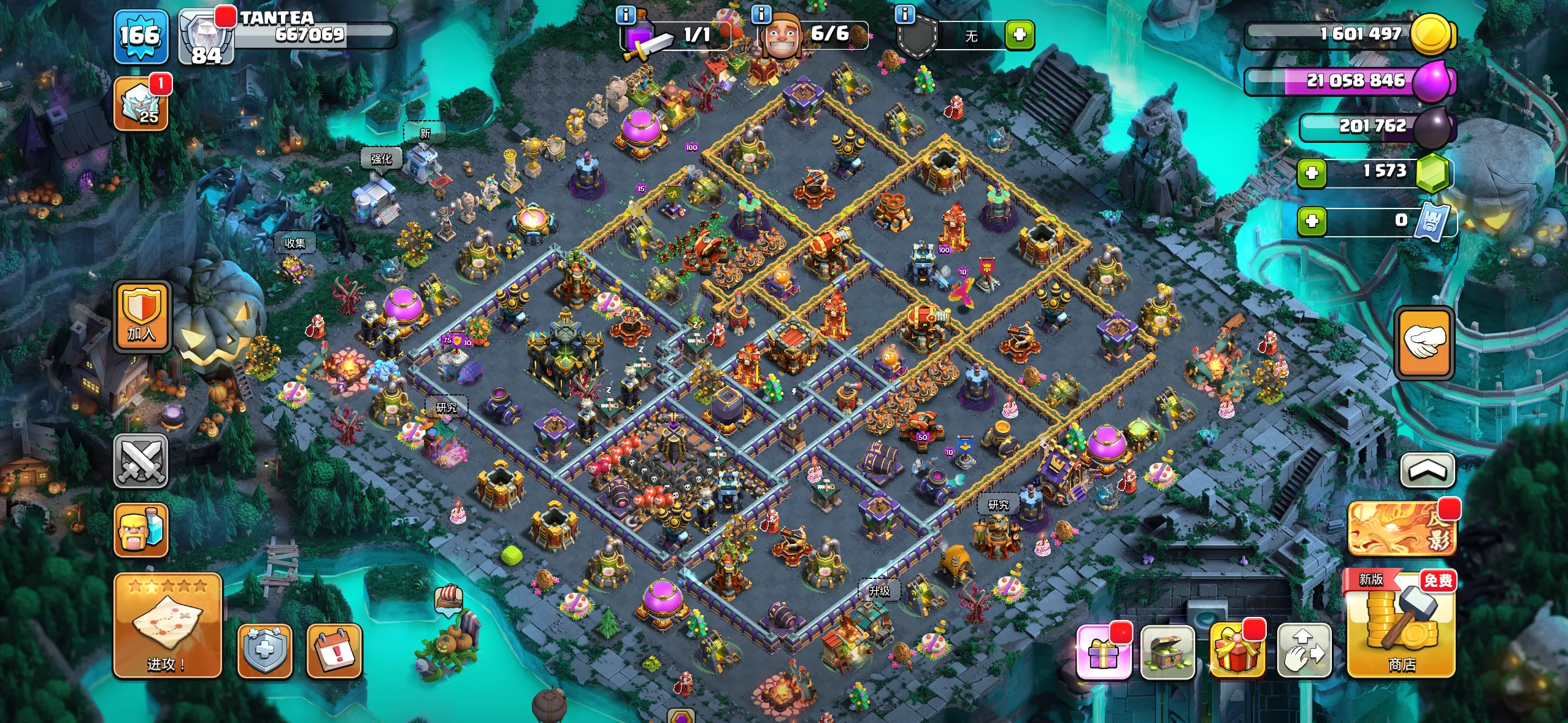Open the barbarian army training button
This screenshot has width=1568, height=723.
[x=140, y=530]
